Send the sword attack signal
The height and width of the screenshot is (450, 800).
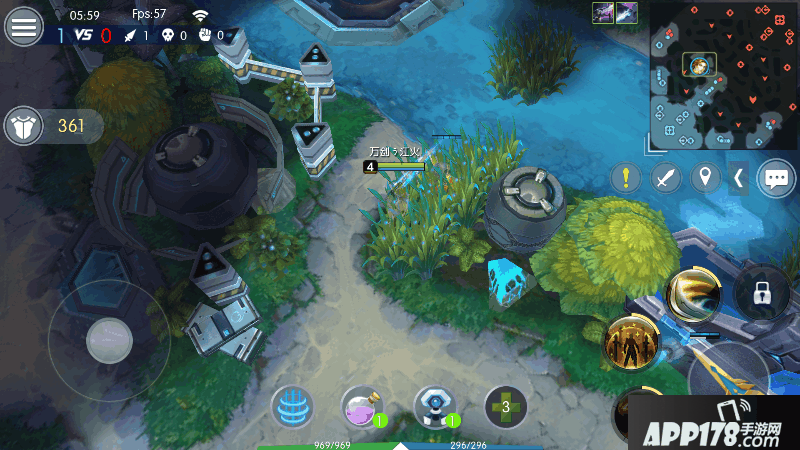[x=666, y=178]
